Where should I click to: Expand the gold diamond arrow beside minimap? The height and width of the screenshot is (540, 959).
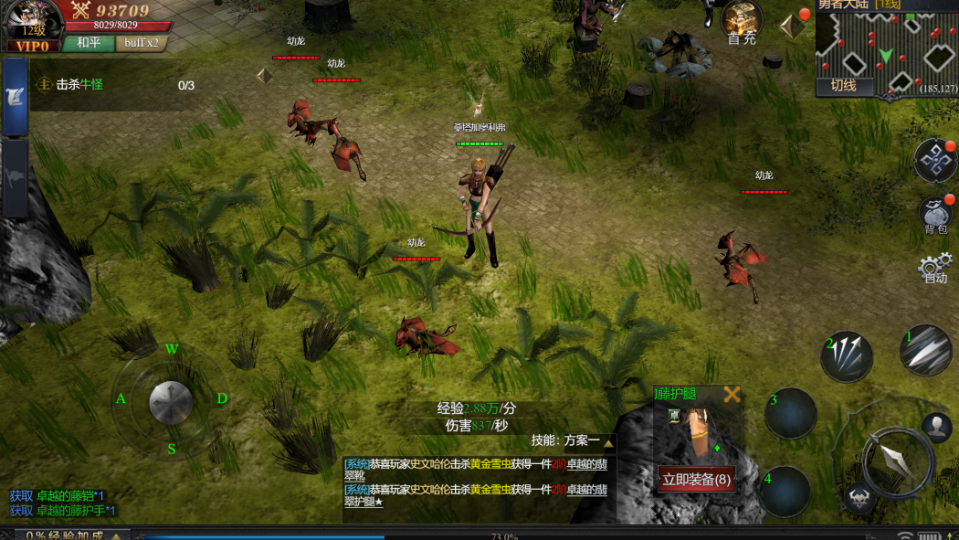pos(791,26)
